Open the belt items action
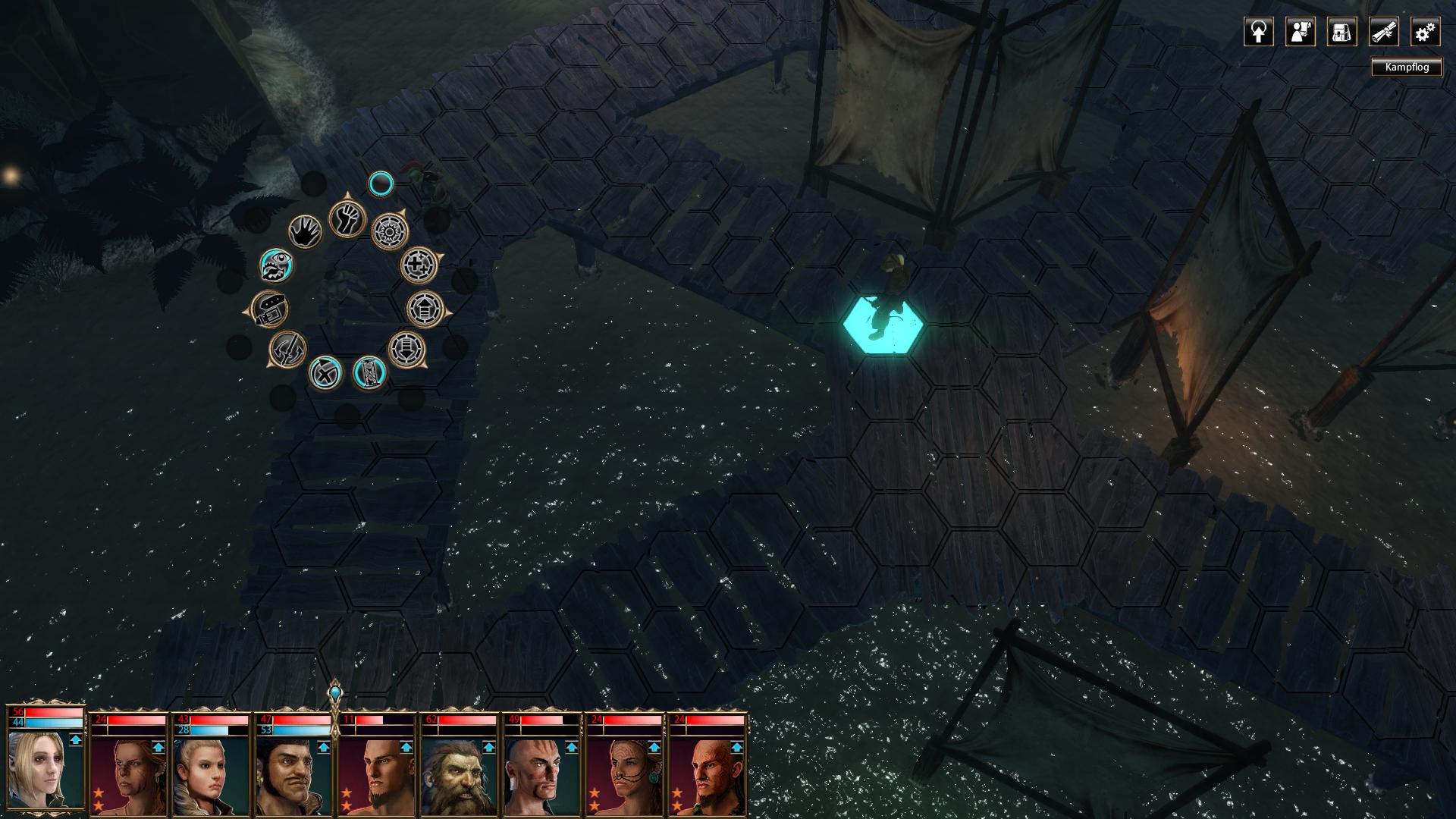The height and width of the screenshot is (819, 1456). [270, 309]
